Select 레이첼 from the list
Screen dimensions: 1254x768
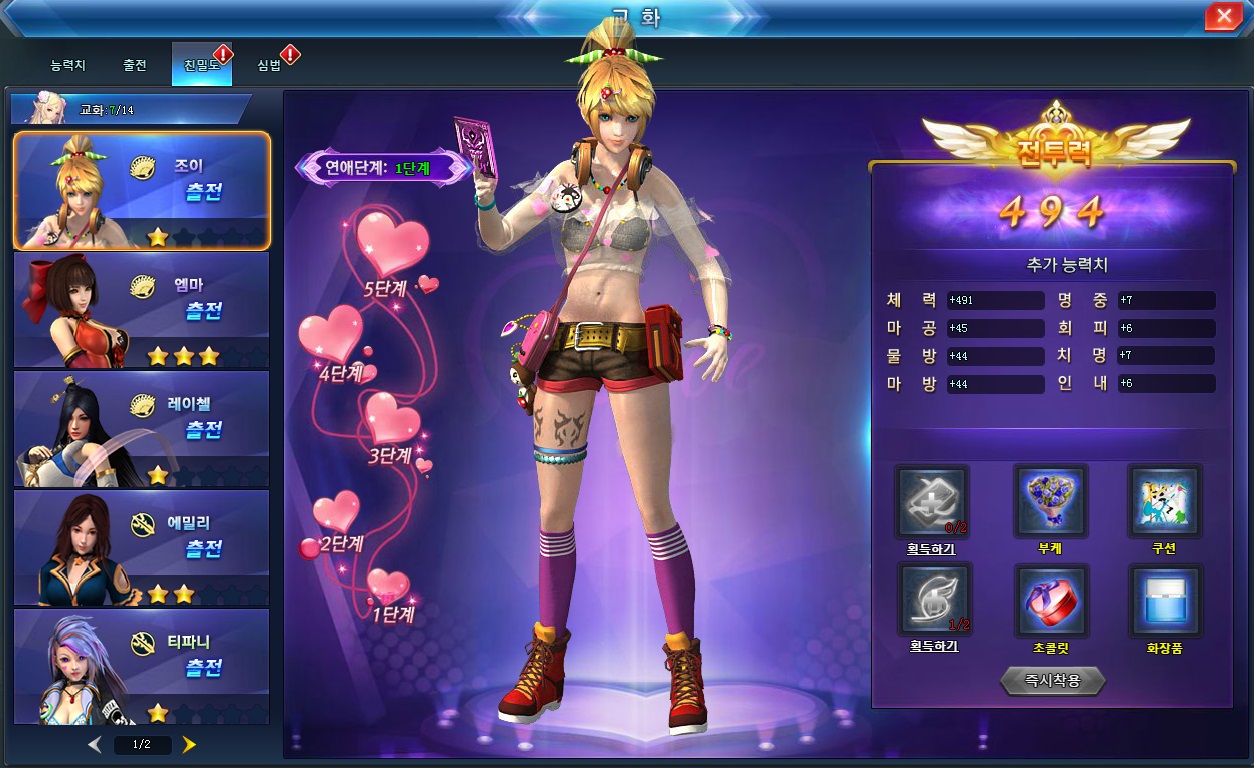tap(141, 429)
